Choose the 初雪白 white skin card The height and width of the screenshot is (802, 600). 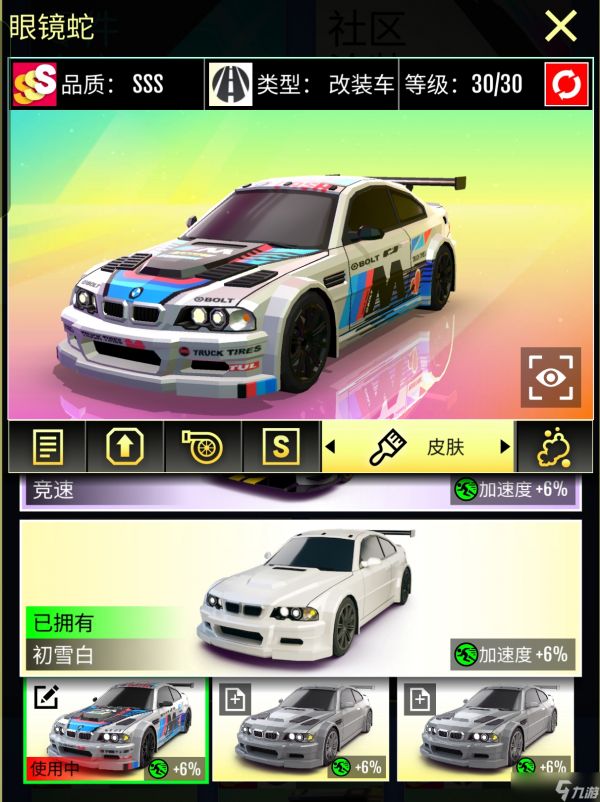(x=300, y=595)
